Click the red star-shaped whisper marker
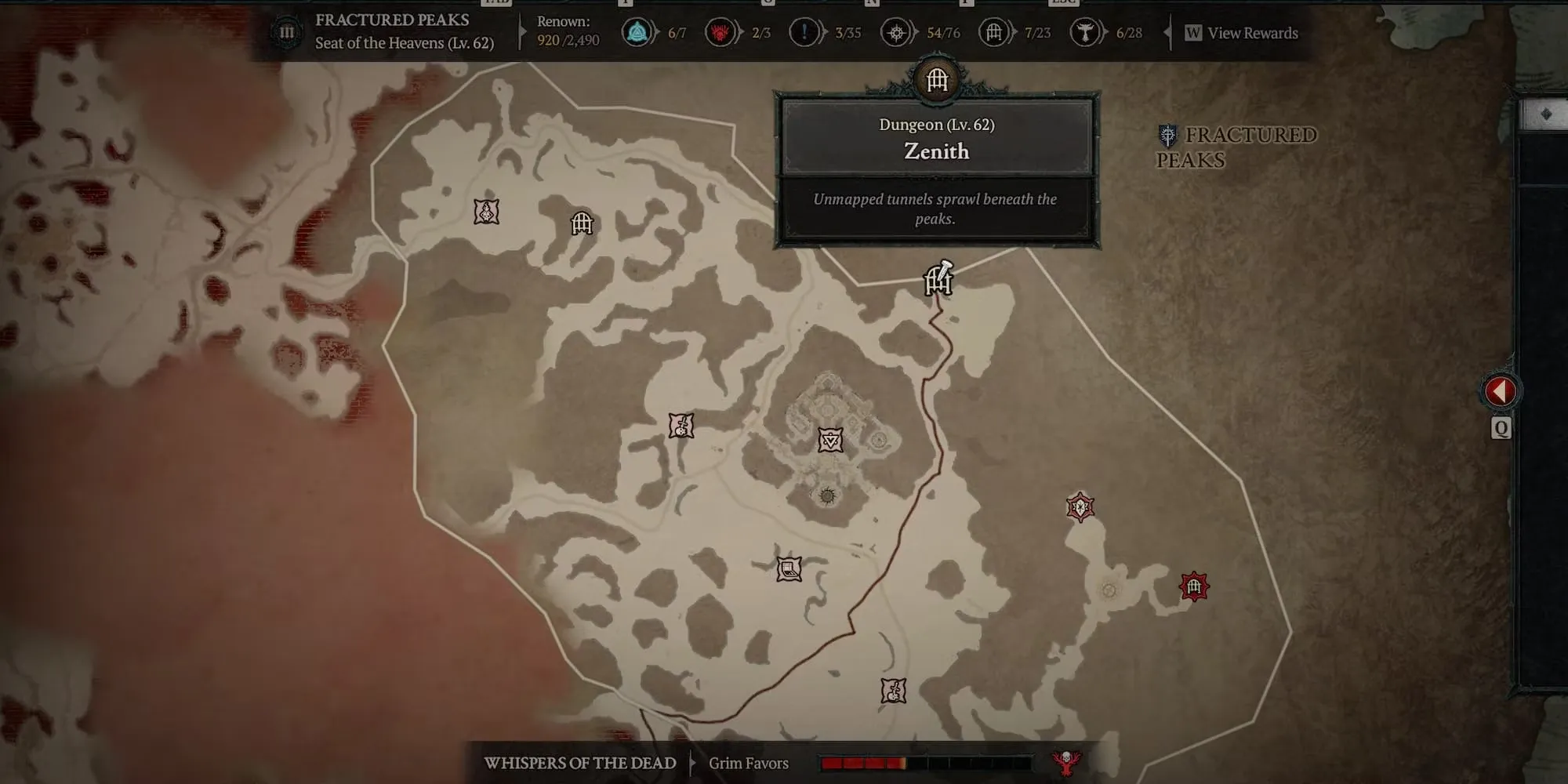1568x784 pixels. tap(1080, 507)
